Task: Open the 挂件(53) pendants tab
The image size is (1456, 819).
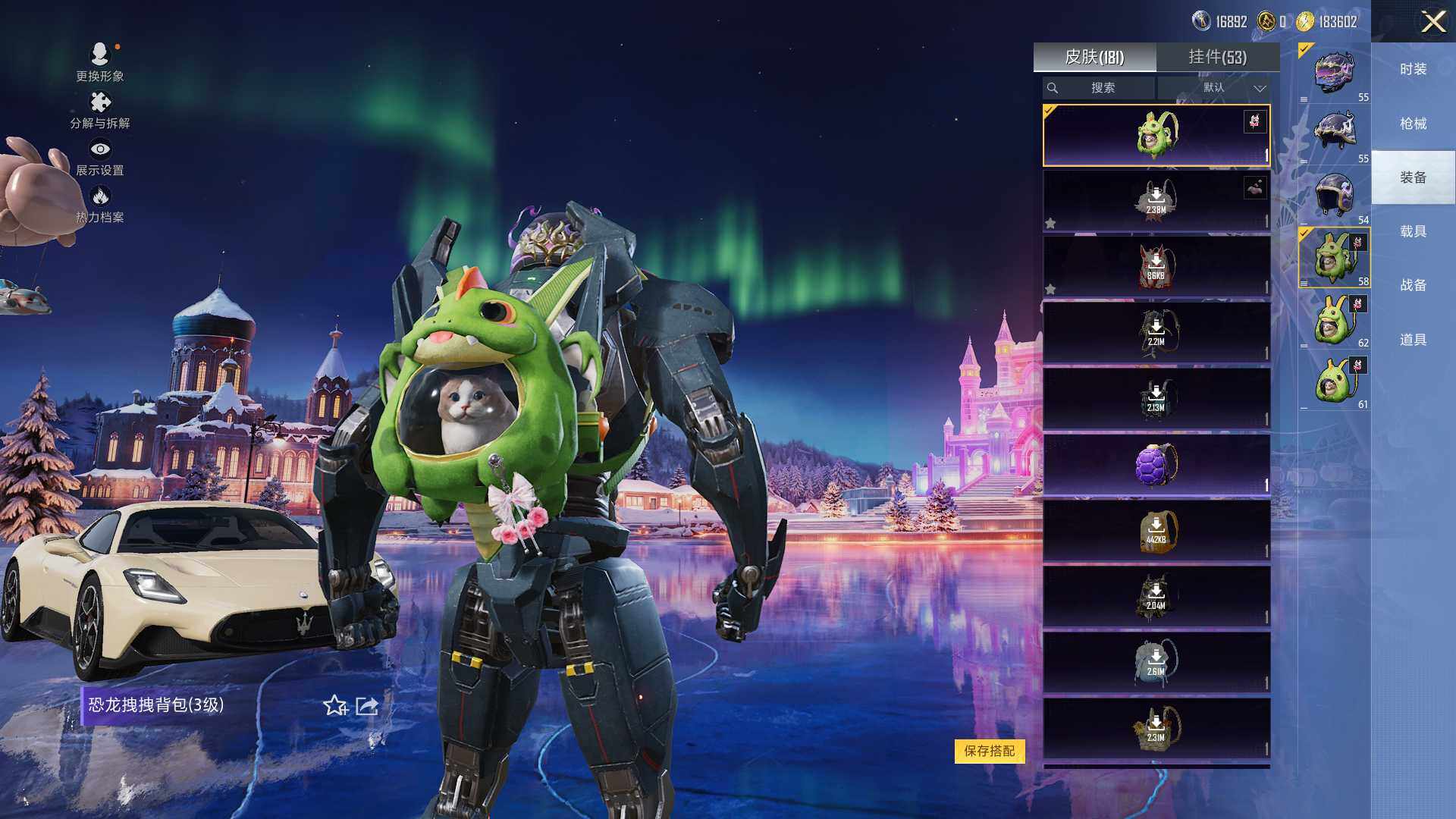Action: [1217, 57]
